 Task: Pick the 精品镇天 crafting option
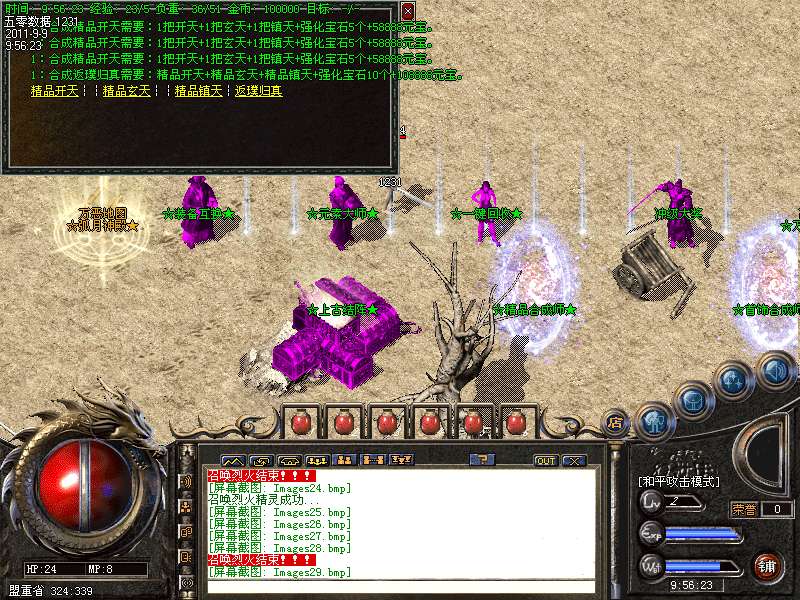(x=198, y=91)
